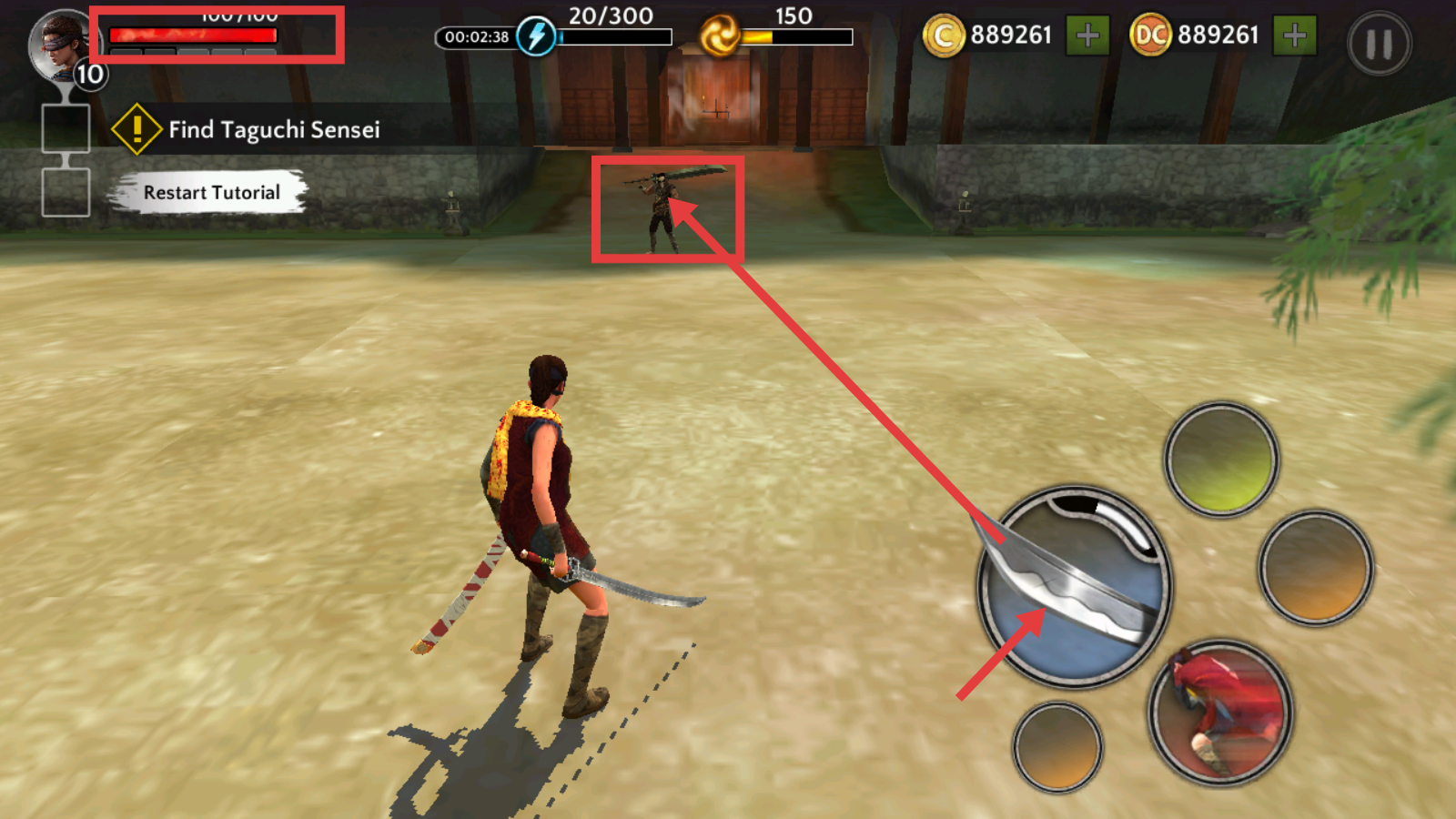Pause the game
Viewport: 1456px width, 819px height.
[x=1379, y=43]
